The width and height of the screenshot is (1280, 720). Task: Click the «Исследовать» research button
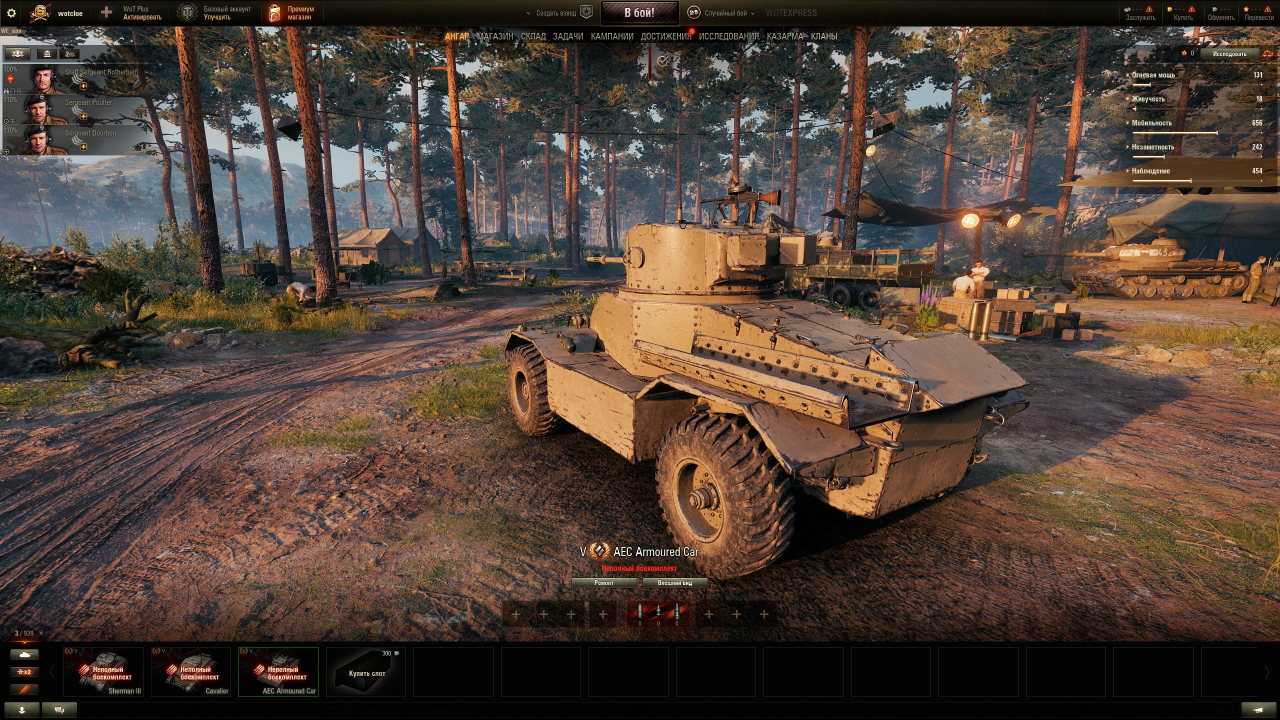pyautogui.click(x=1229, y=53)
